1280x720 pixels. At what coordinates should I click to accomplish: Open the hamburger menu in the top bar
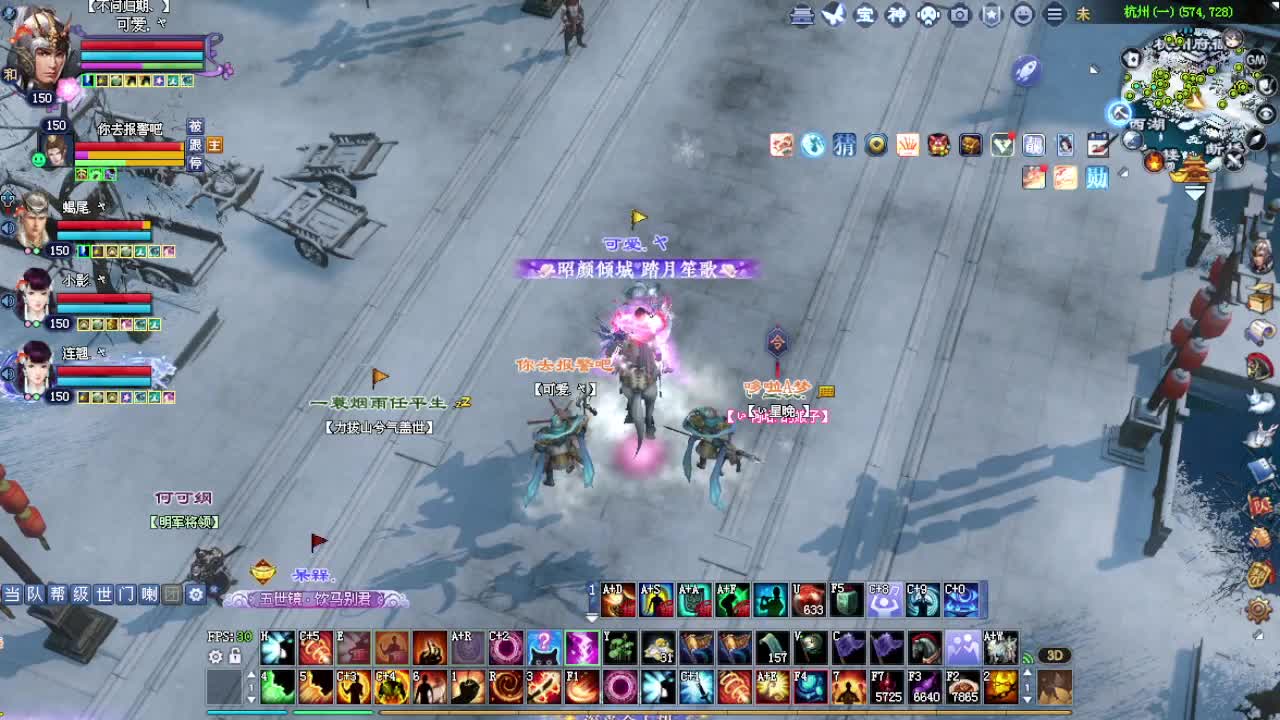pyautogui.click(x=1056, y=15)
